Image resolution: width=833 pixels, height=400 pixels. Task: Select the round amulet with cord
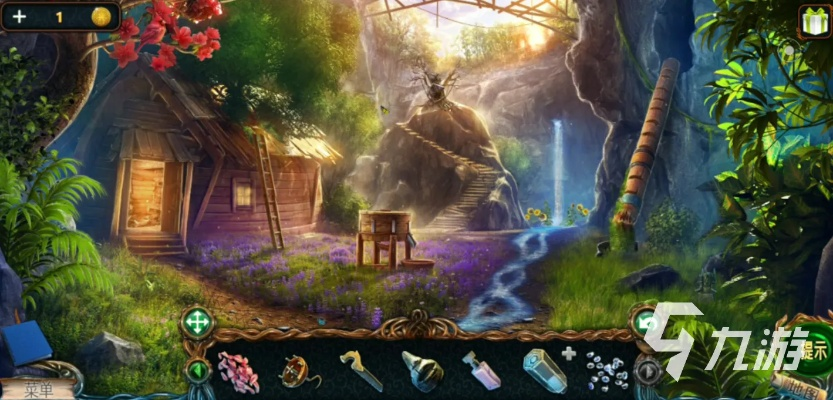(x=295, y=372)
